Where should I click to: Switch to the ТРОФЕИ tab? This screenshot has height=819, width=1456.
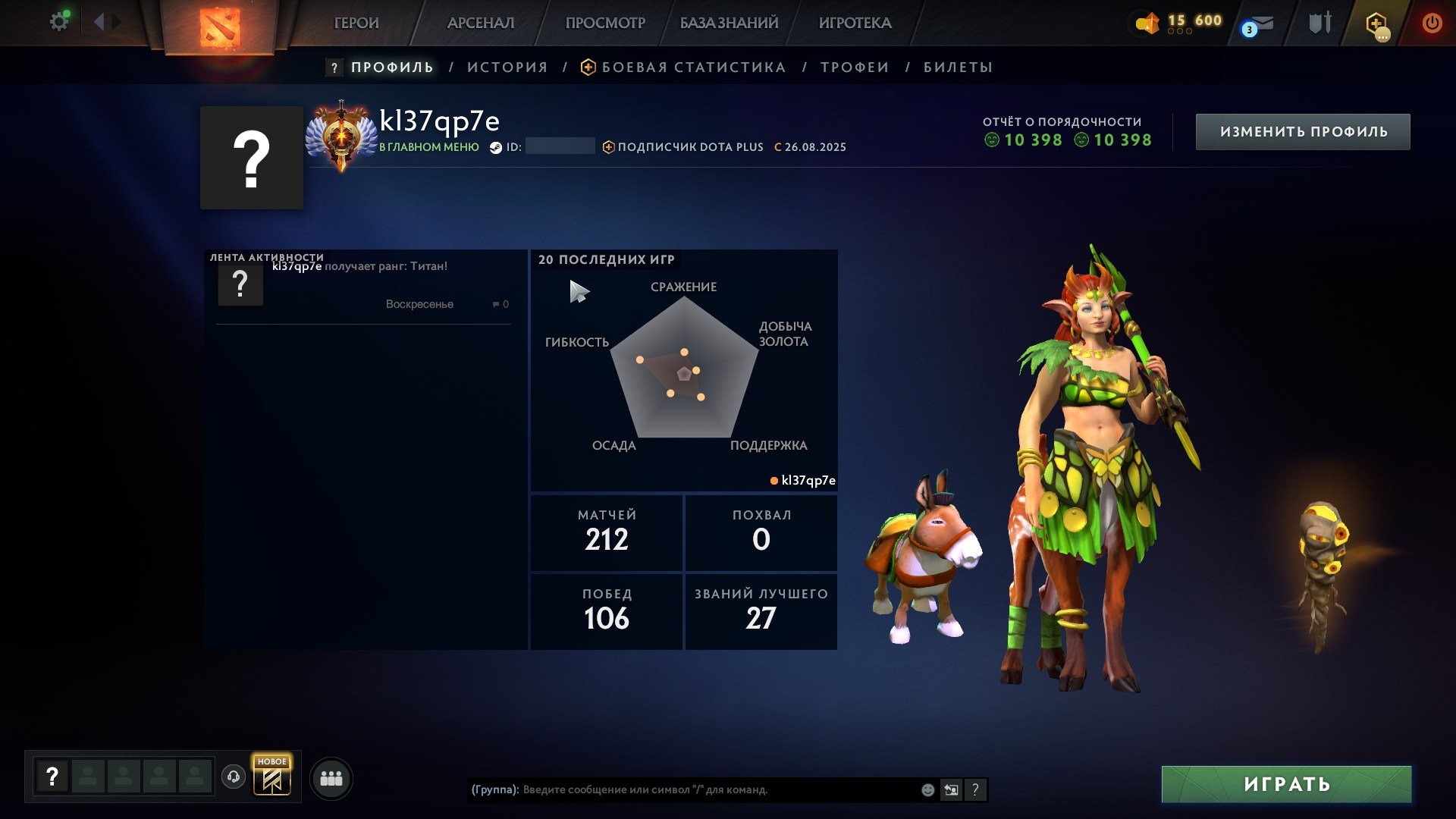click(x=855, y=67)
